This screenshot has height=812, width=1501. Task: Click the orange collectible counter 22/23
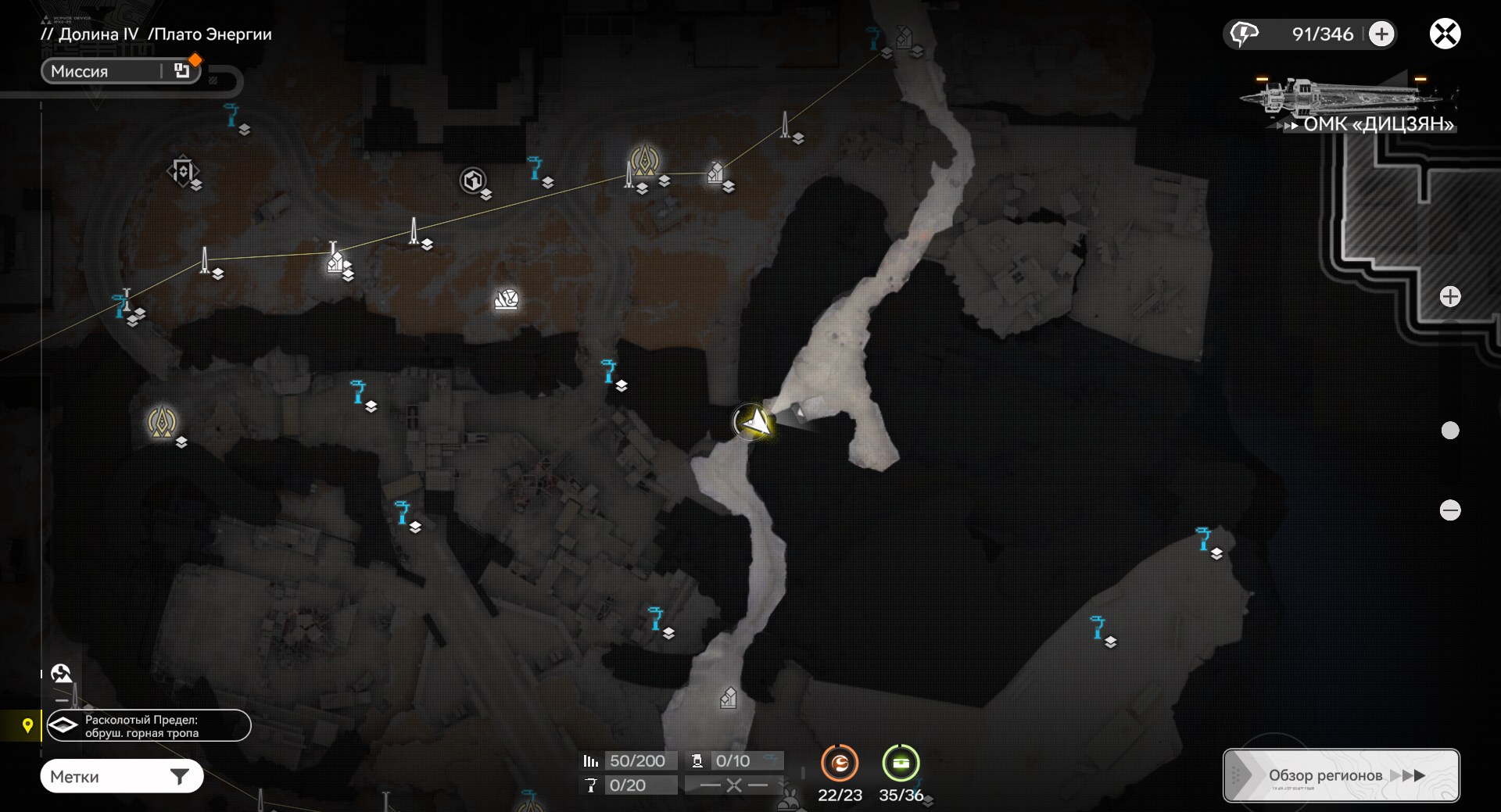pos(840,764)
